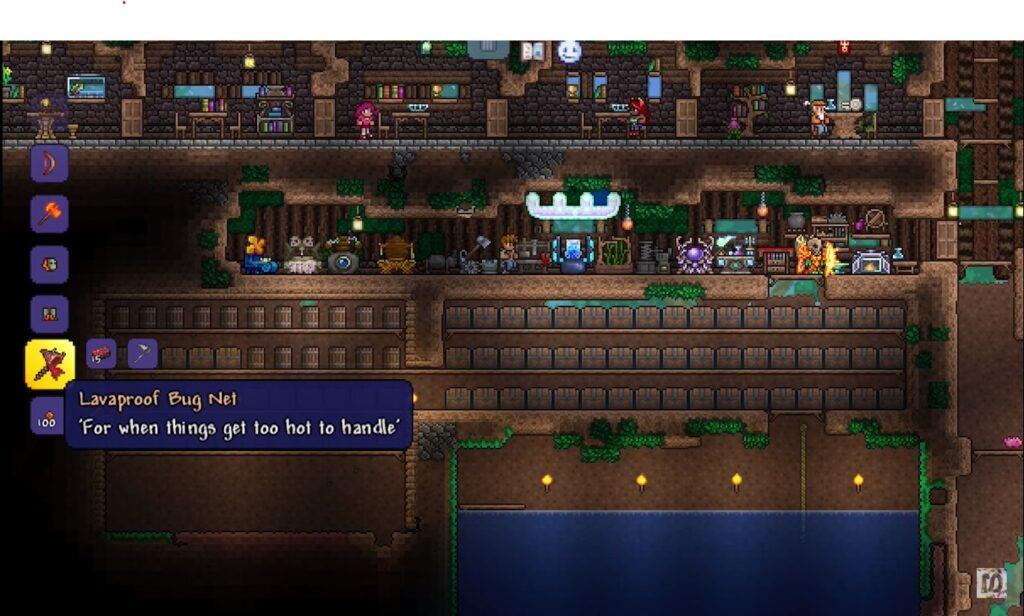
Task: Choose the red item stack of 15
Action: coord(101,354)
